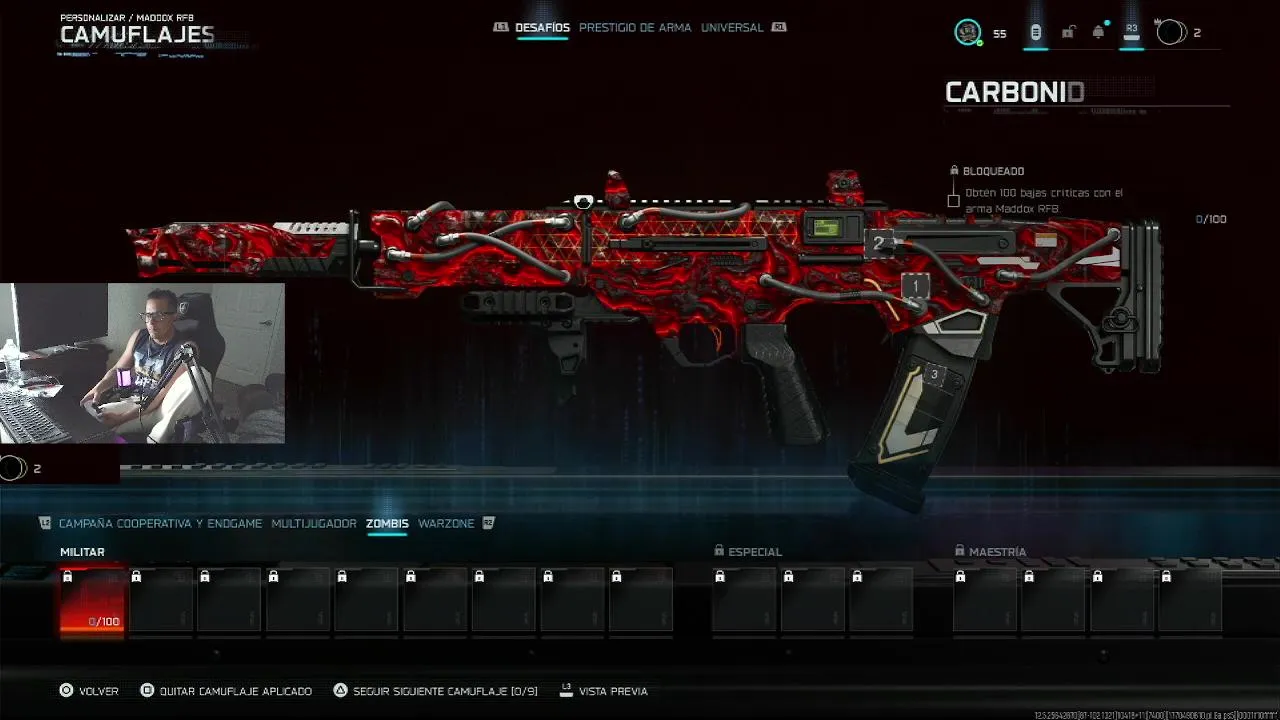Toggle the Carbonid challenge tracking checkbox

953,201
